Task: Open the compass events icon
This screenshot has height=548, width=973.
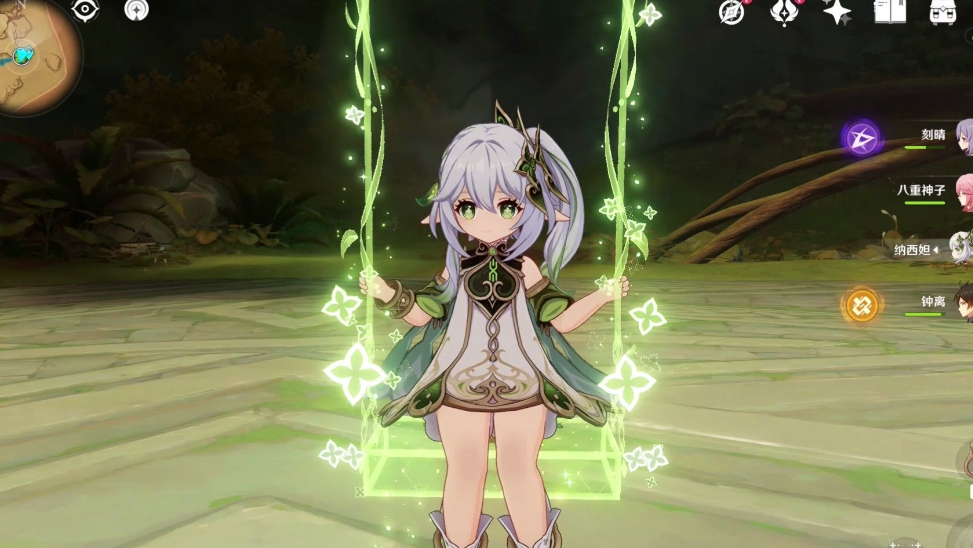Action: pos(732,12)
